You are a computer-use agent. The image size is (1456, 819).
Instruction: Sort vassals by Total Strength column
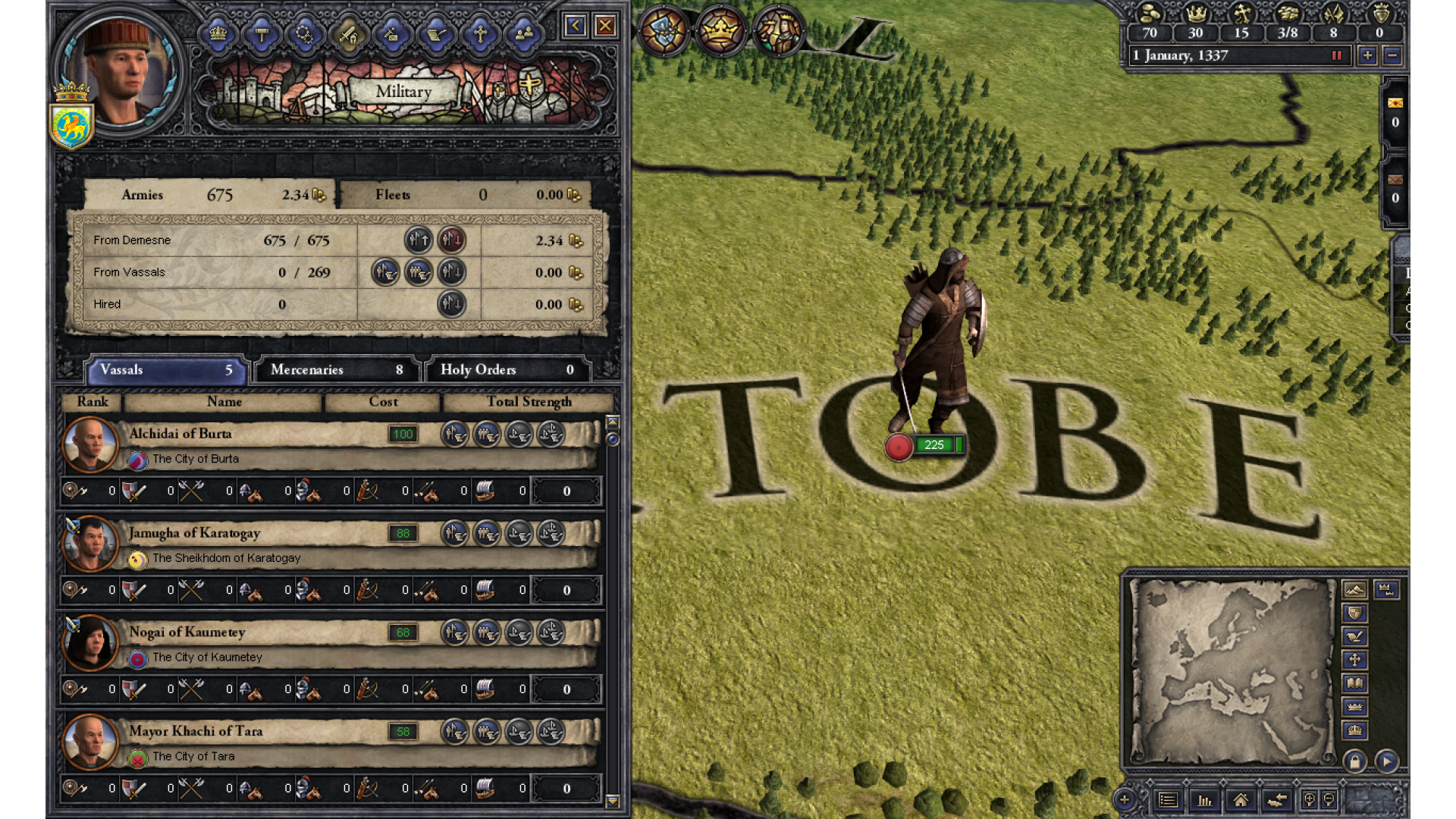pyautogui.click(x=529, y=402)
